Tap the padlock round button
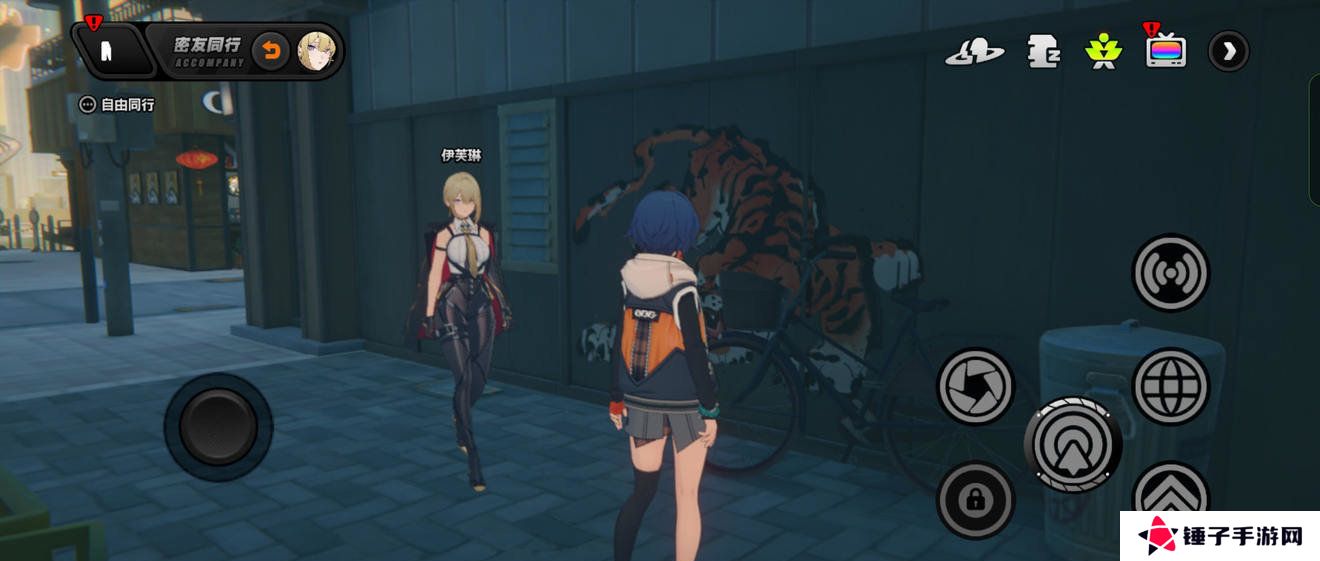1320x561 pixels. pos(975,500)
